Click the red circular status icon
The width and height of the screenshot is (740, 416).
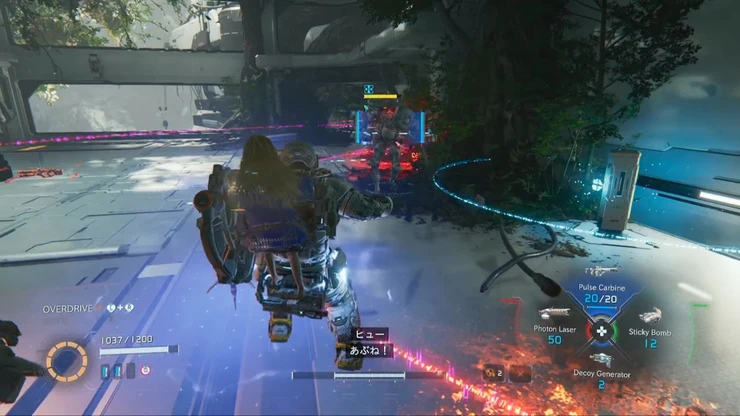(145, 370)
